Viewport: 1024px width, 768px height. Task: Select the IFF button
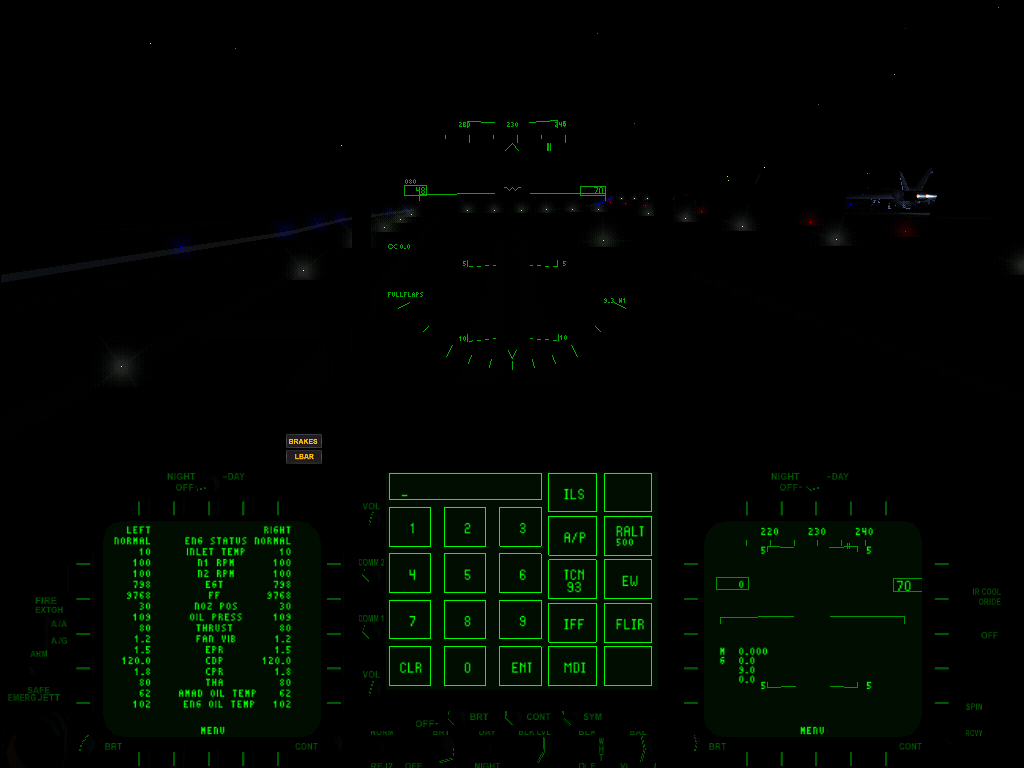pyautogui.click(x=572, y=624)
